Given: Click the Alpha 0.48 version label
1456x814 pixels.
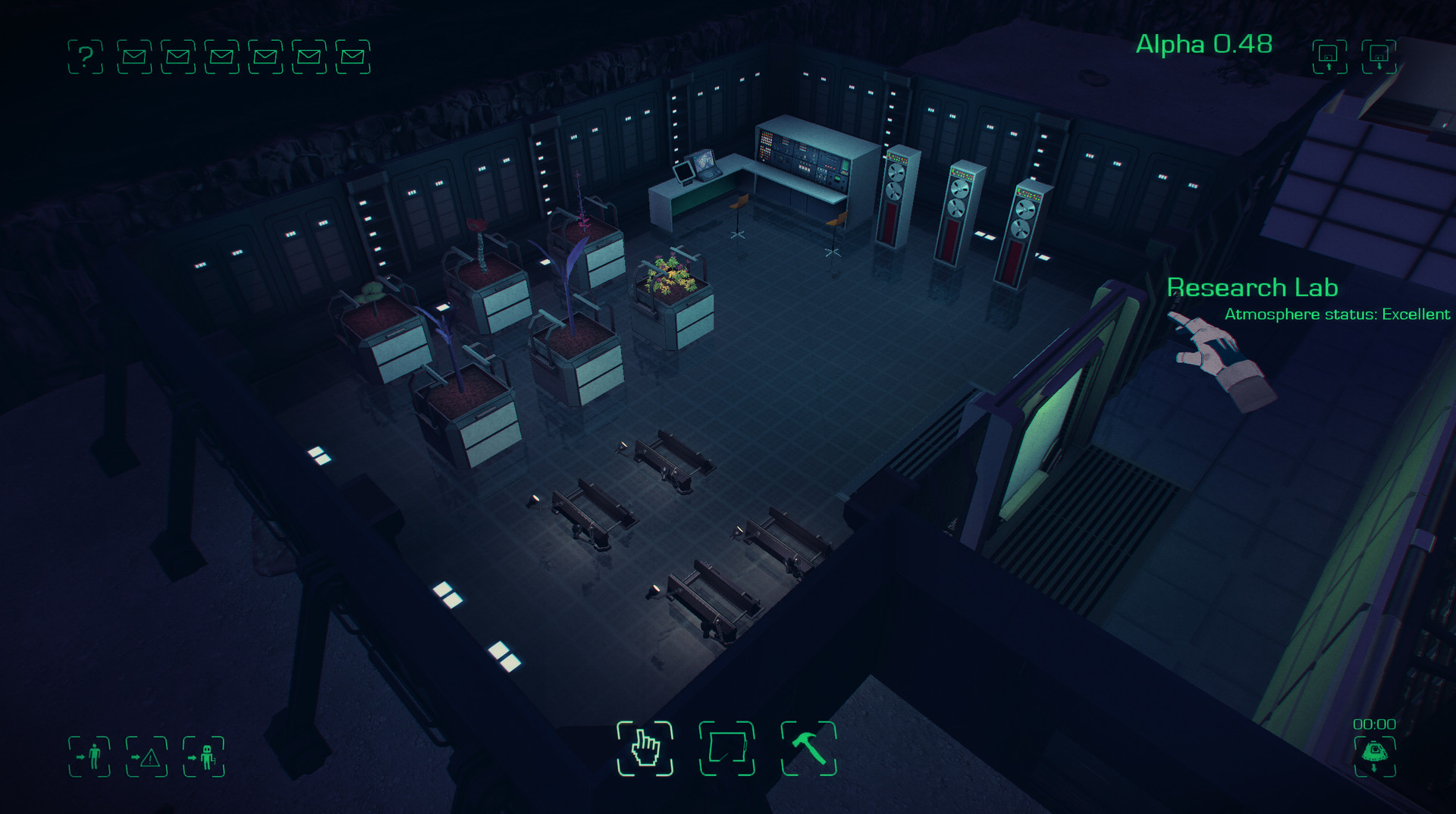Looking at the screenshot, I should tap(1204, 45).
